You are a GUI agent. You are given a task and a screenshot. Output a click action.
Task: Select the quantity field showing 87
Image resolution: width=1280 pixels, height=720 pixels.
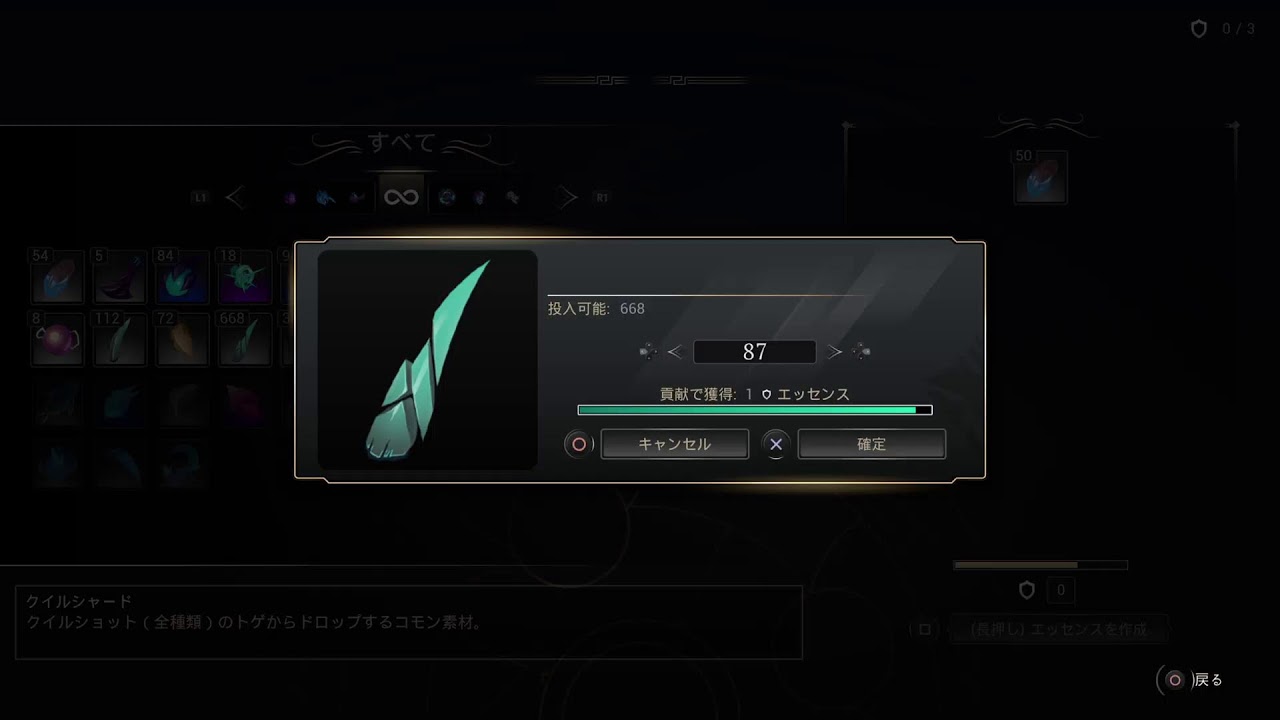[754, 352]
